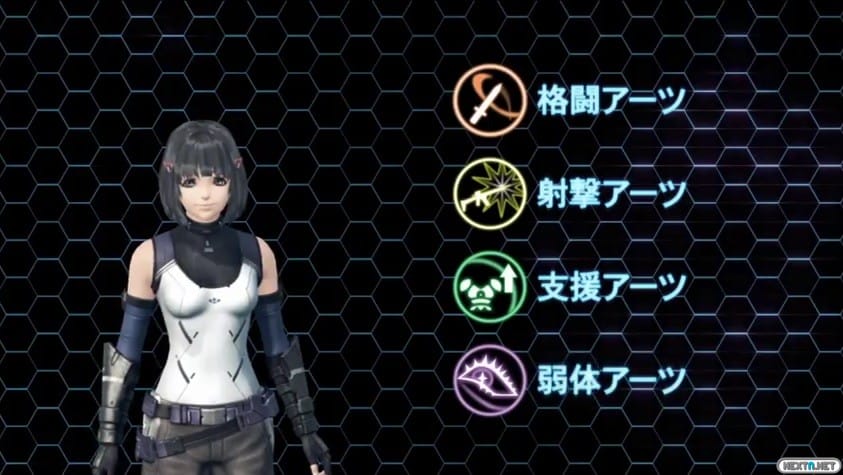Activate the green support arts icon

(485, 284)
